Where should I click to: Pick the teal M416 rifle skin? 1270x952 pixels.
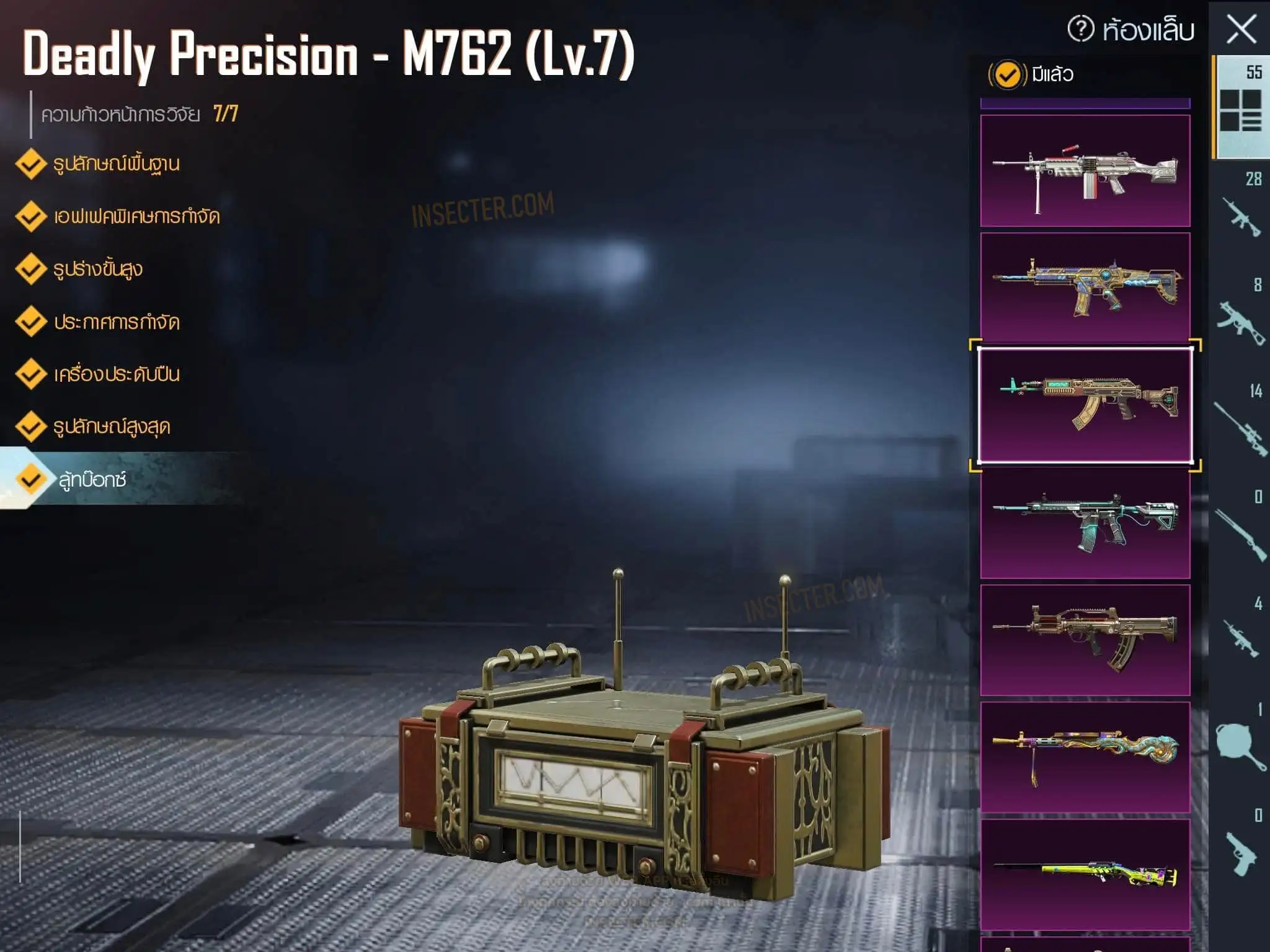[x=1085, y=522]
